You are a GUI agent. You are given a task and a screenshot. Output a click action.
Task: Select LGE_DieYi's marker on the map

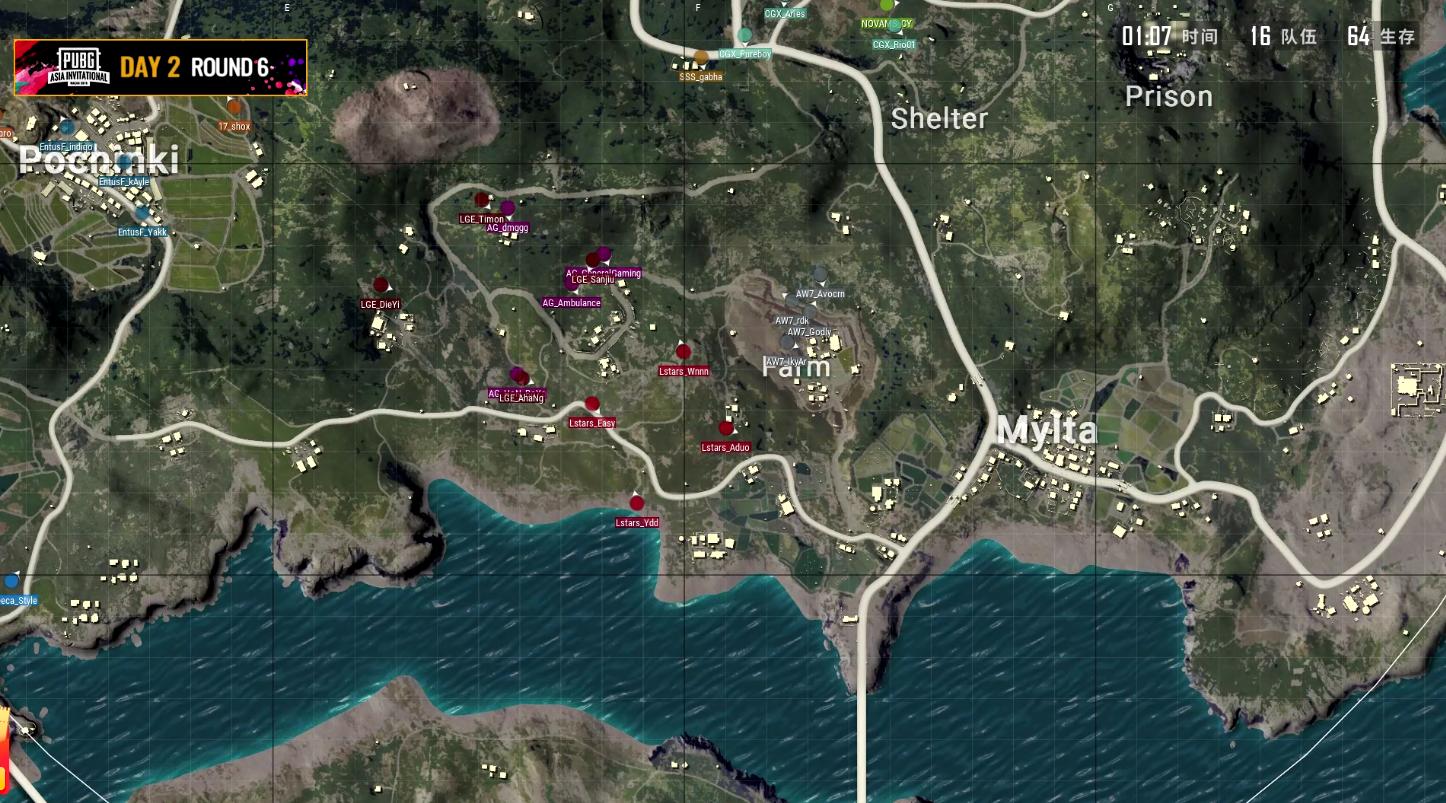[383, 285]
